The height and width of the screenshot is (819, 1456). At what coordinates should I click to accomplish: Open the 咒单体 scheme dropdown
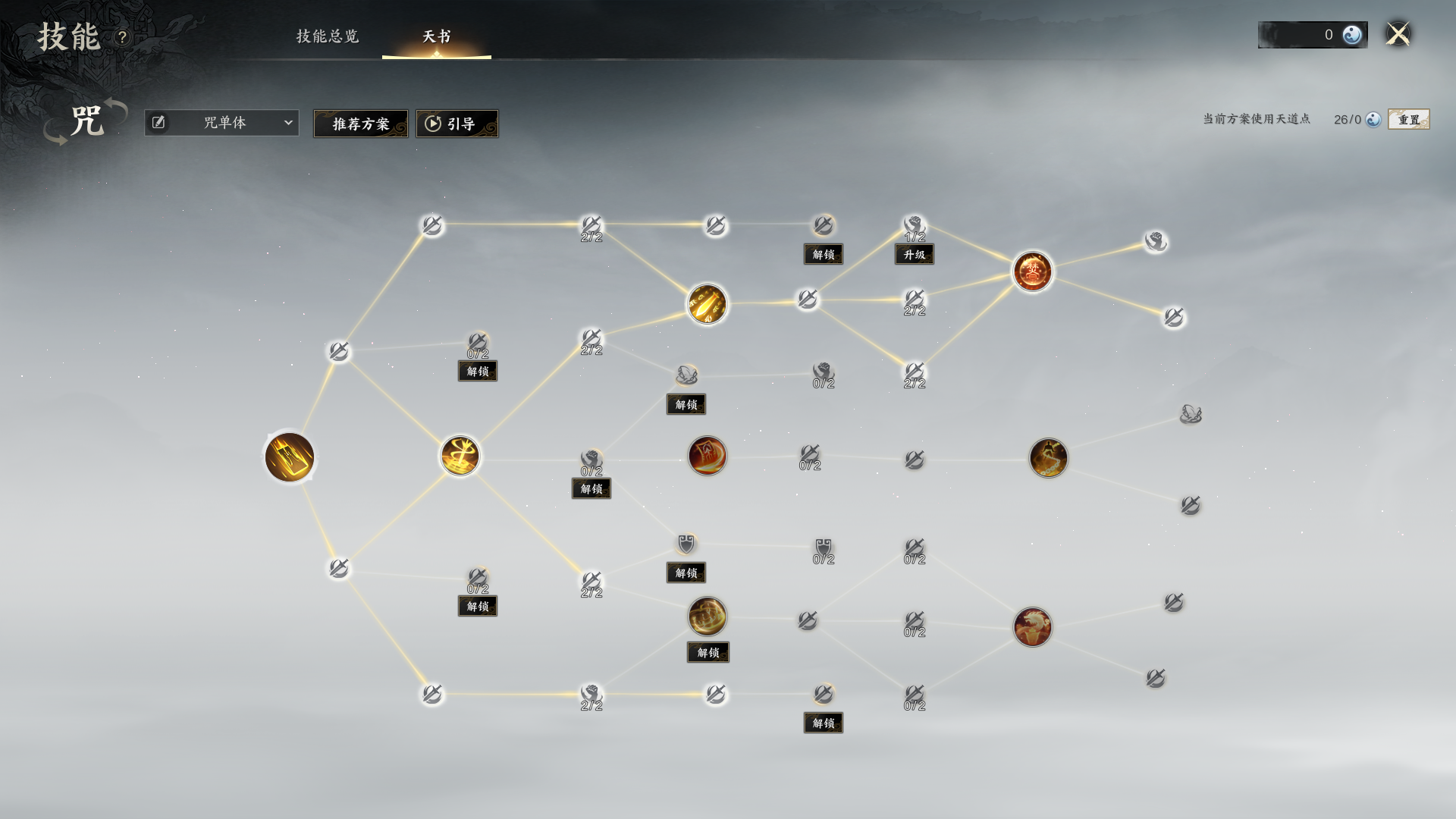pyautogui.click(x=221, y=123)
